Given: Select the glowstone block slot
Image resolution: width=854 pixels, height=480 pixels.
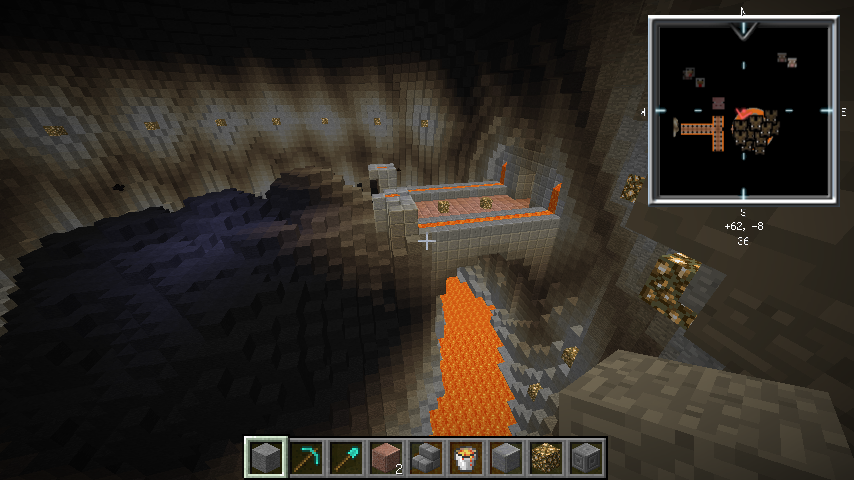Looking at the screenshot, I should pos(546,458).
